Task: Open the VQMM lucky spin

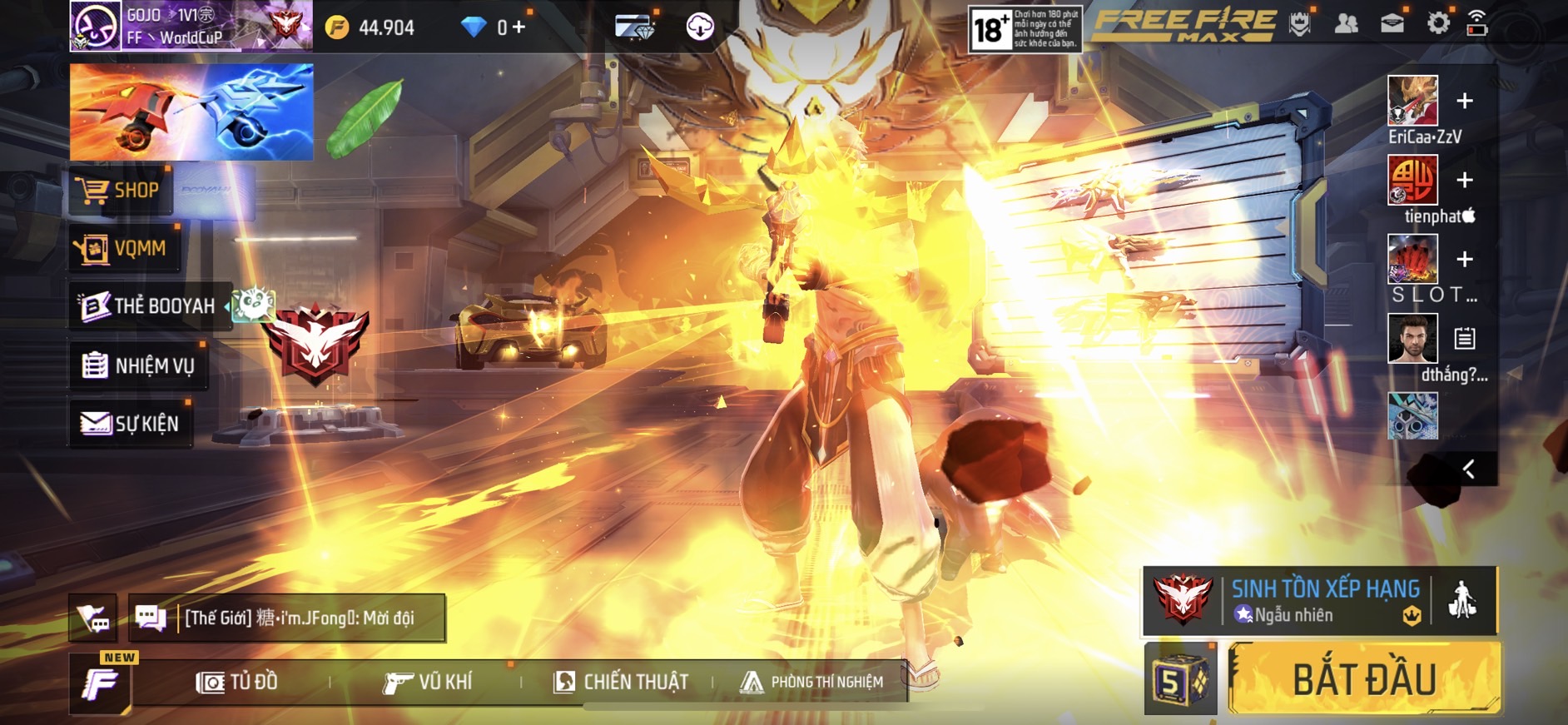Action: tap(125, 248)
